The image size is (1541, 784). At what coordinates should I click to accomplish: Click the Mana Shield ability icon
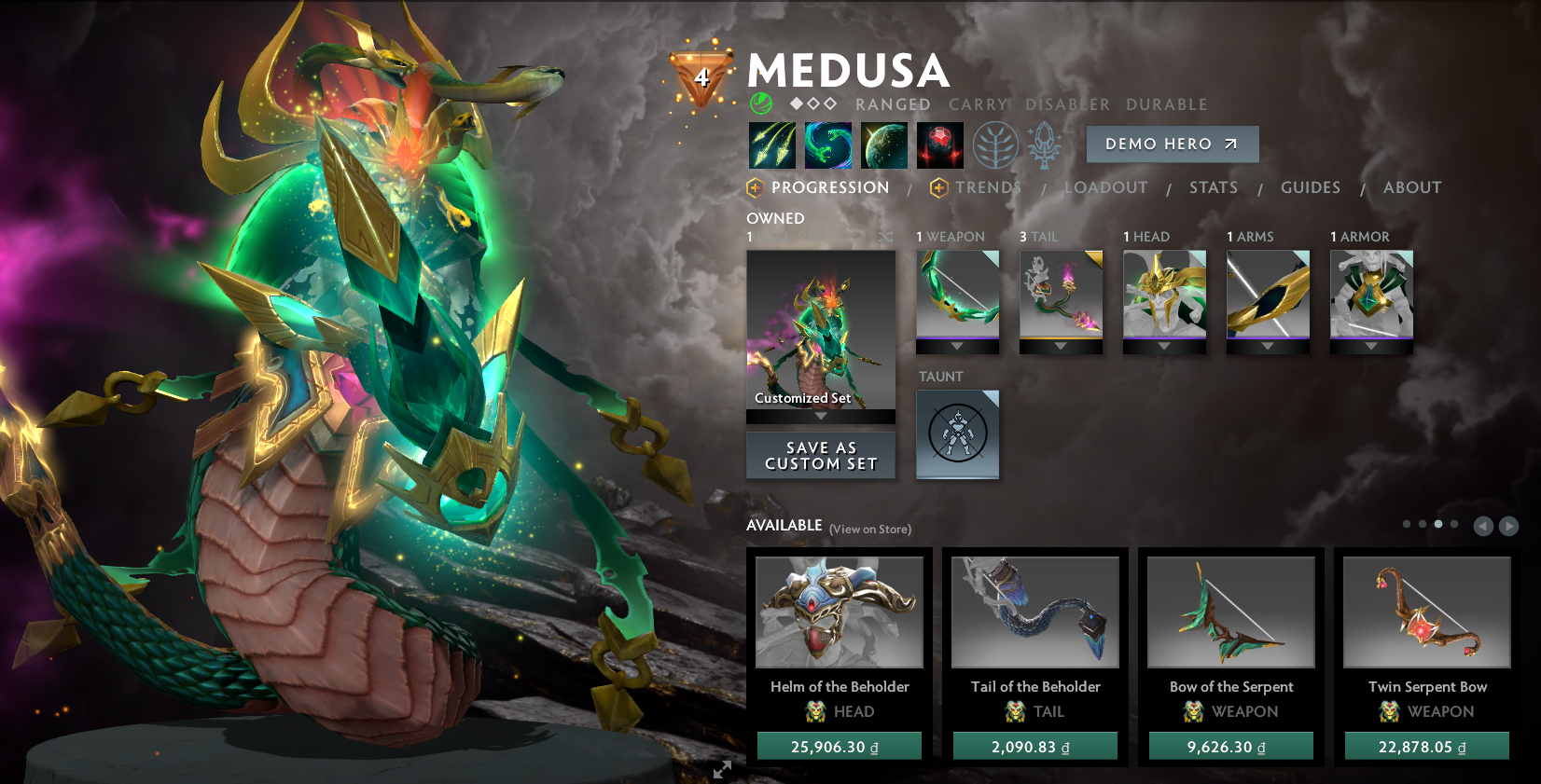coord(883,145)
